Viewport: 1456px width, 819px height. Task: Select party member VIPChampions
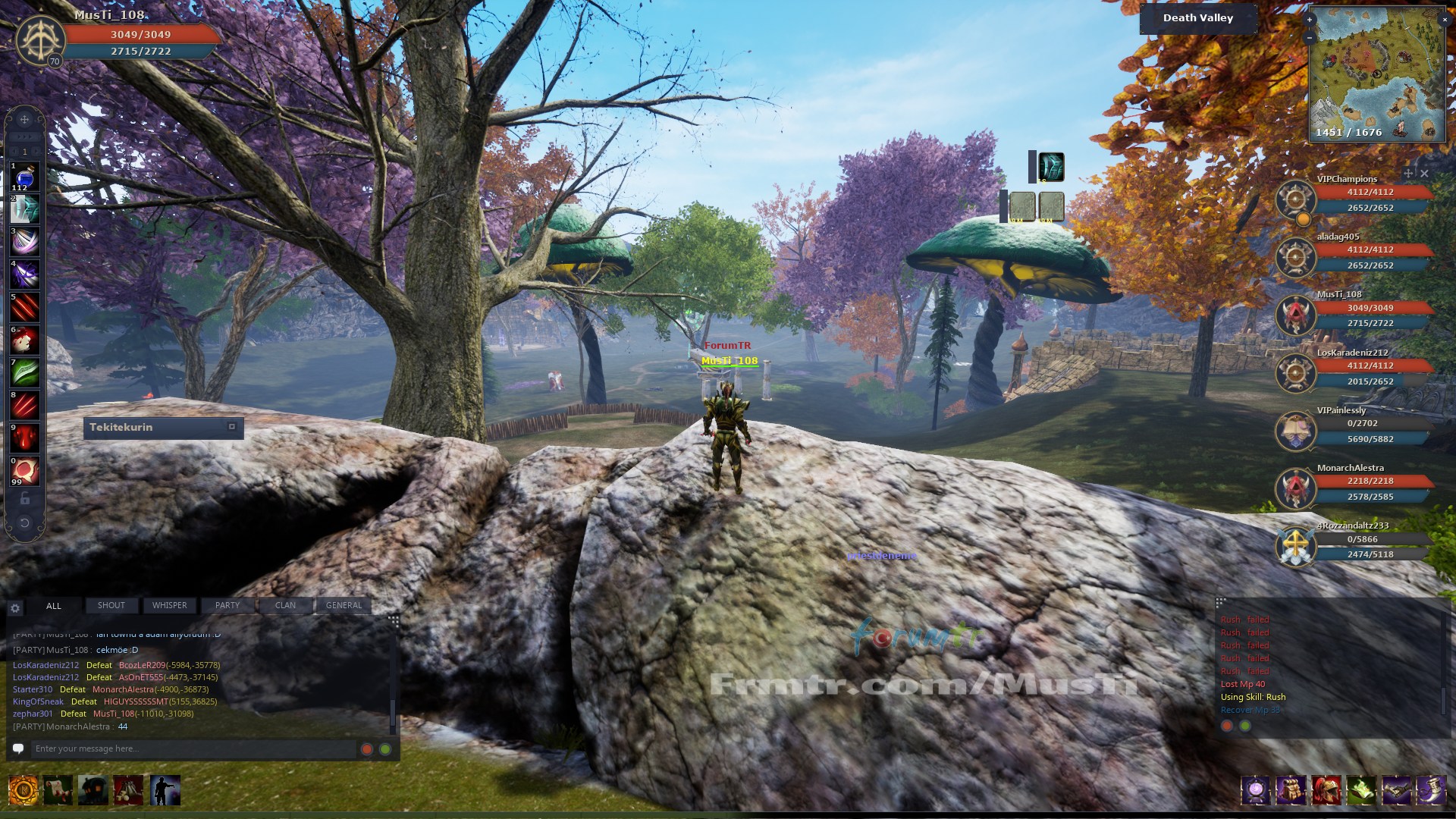(x=1347, y=180)
